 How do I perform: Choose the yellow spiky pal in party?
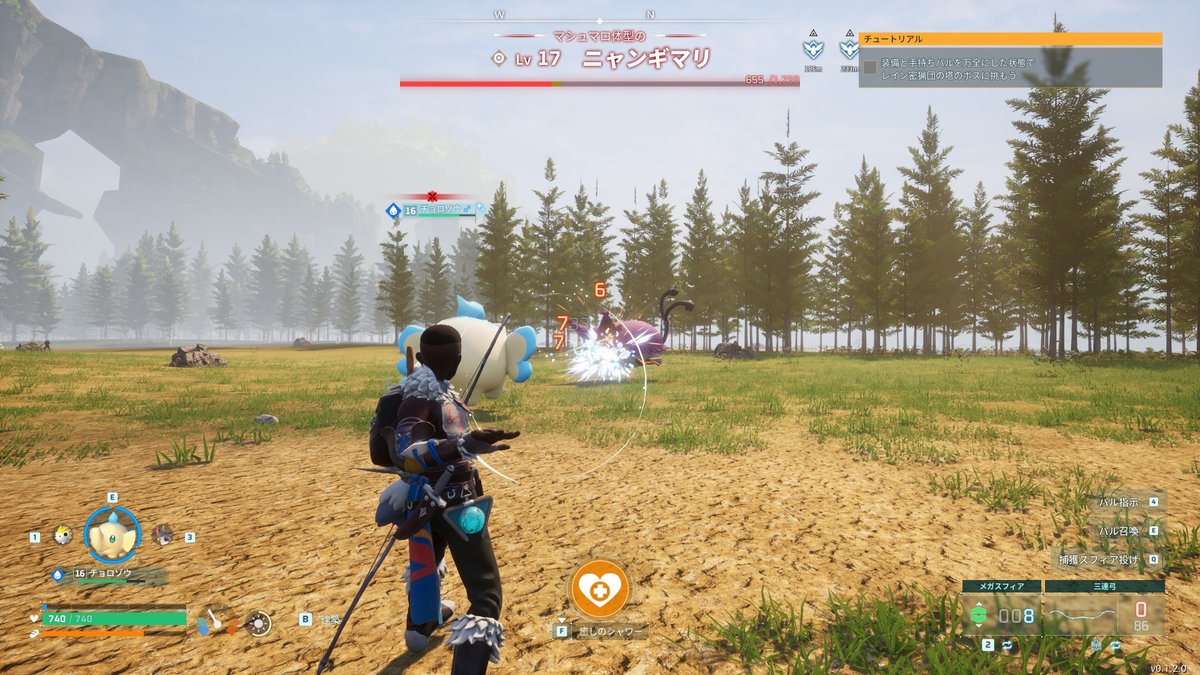62,535
